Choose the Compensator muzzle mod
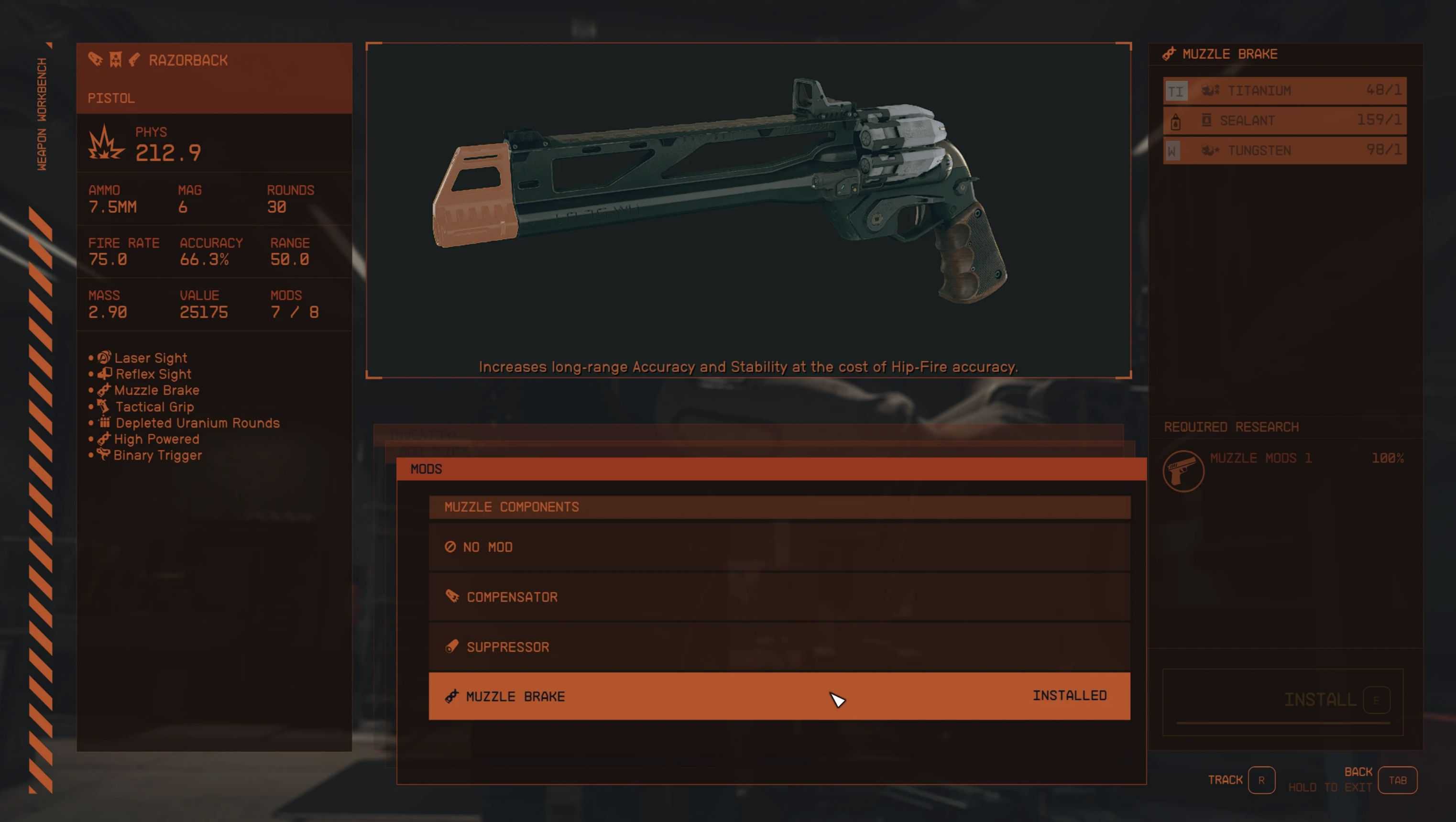This screenshot has width=1456, height=822. pyautogui.click(x=779, y=597)
